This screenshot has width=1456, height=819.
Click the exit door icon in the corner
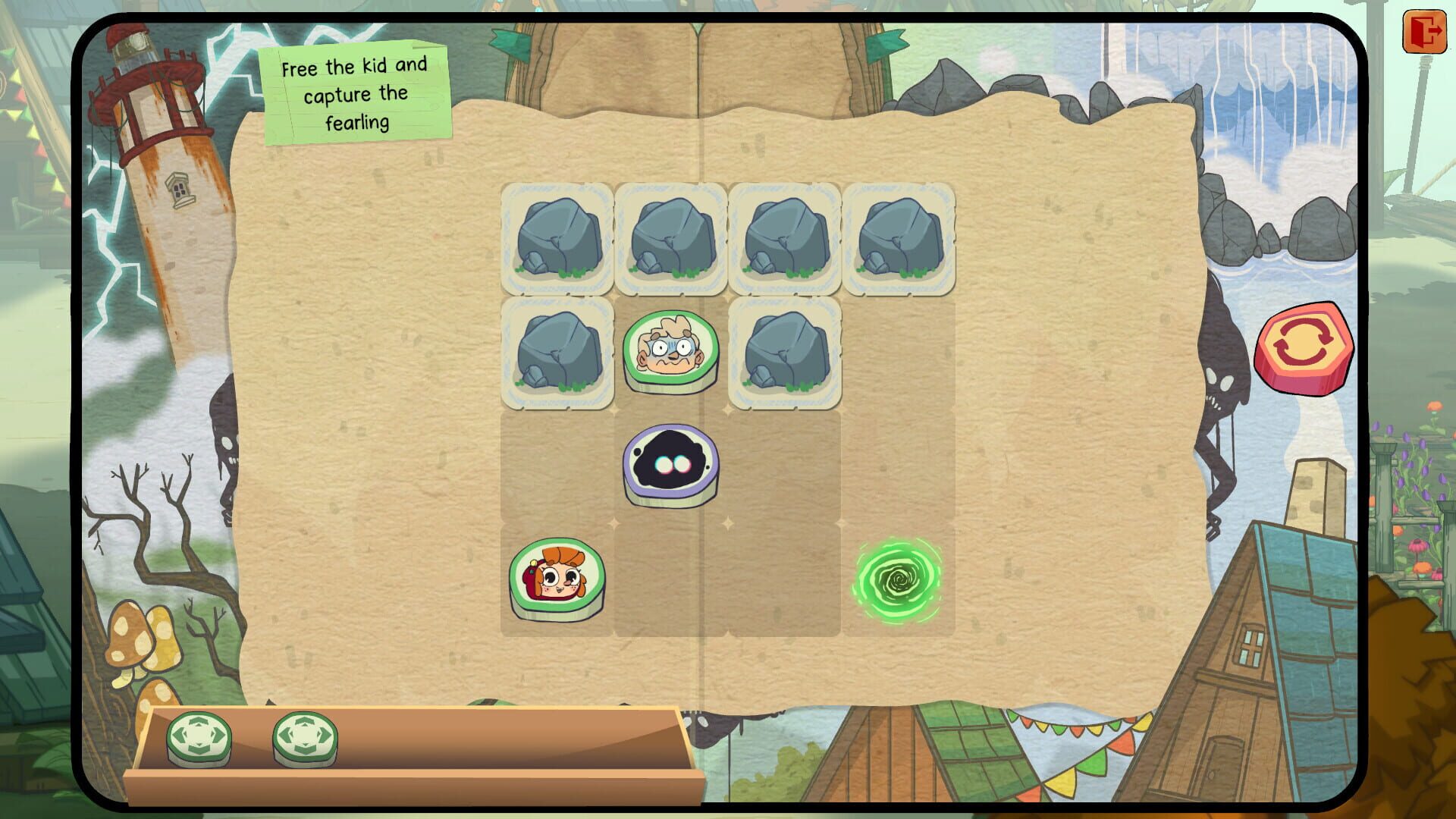point(1425,32)
